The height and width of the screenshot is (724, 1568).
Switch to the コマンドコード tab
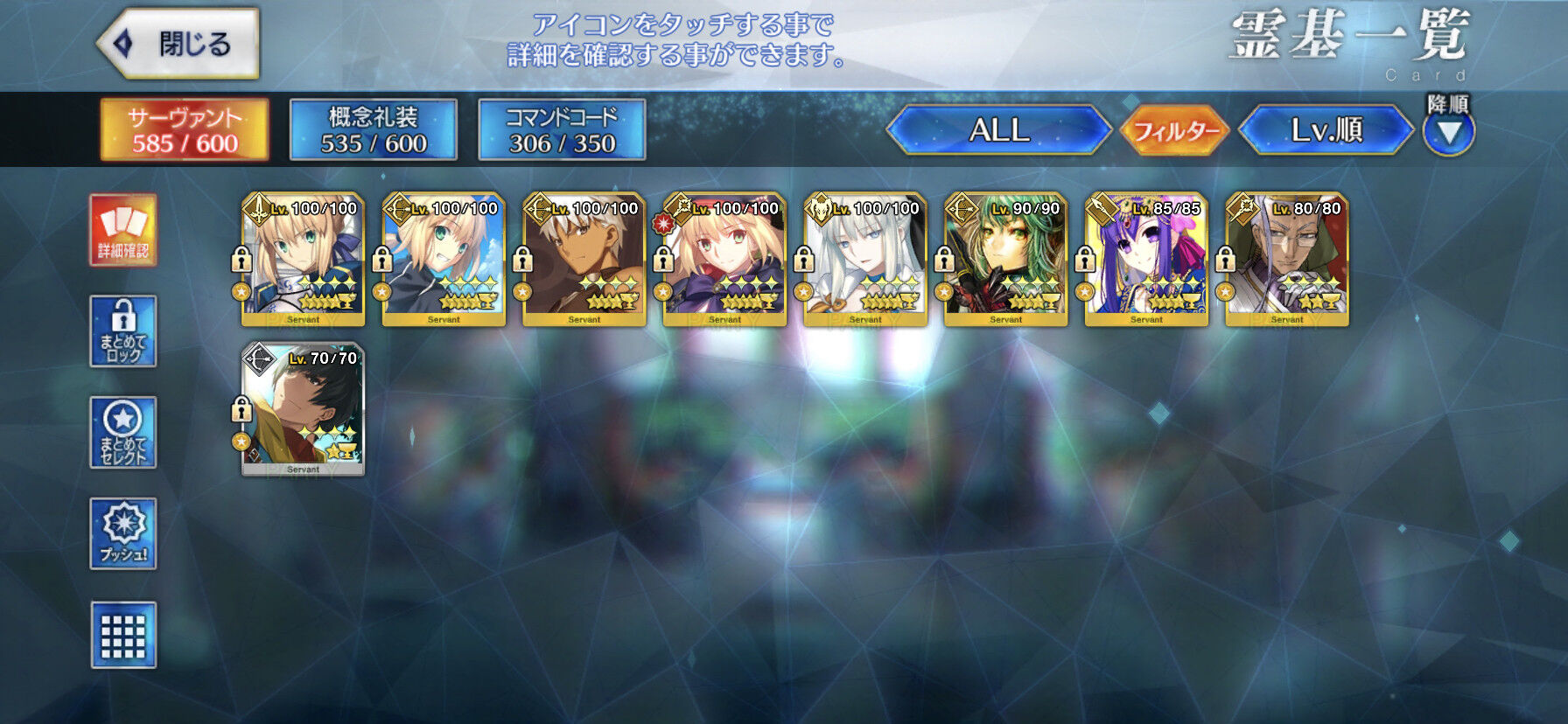(563, 131)
